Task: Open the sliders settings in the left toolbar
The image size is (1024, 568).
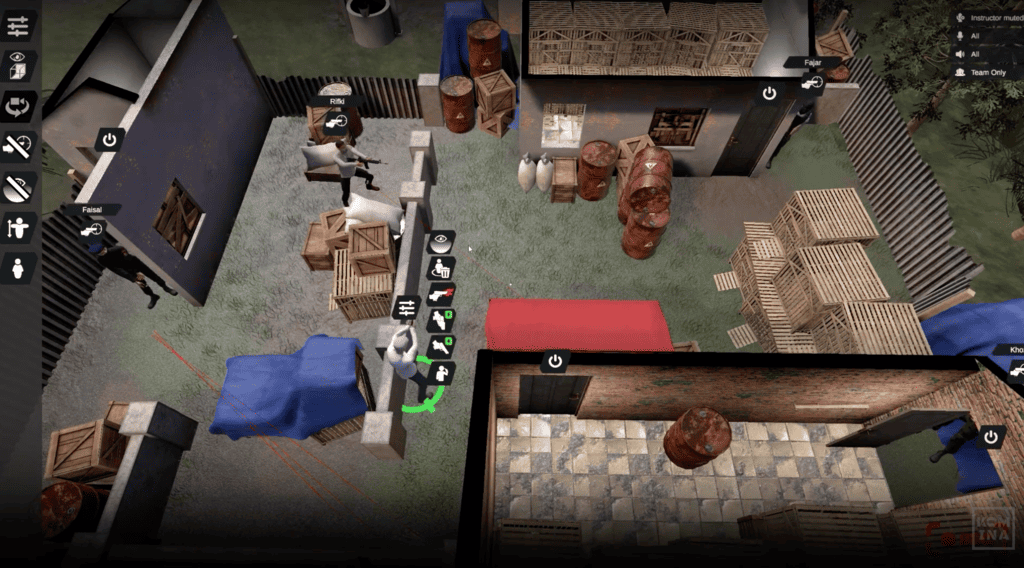Action: 20,24
